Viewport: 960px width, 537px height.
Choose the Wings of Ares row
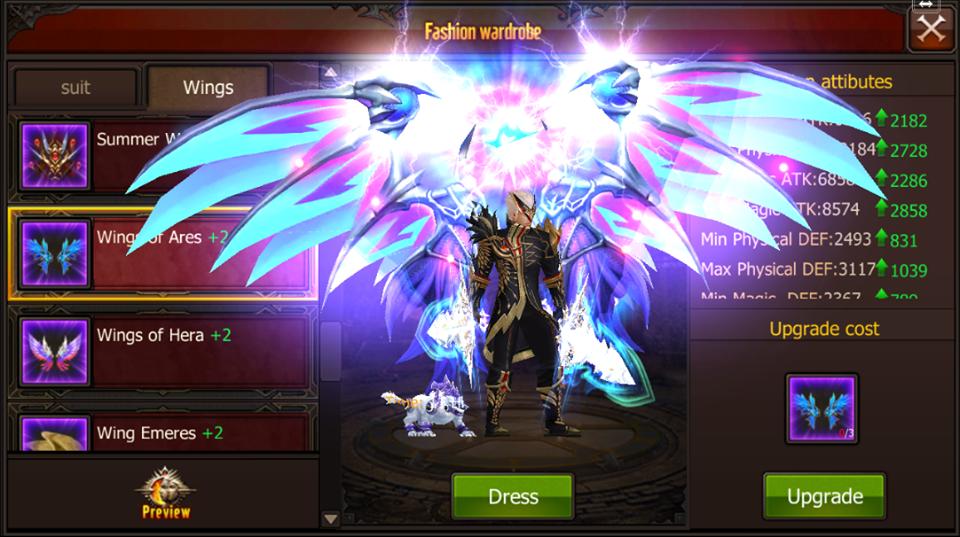160,254
